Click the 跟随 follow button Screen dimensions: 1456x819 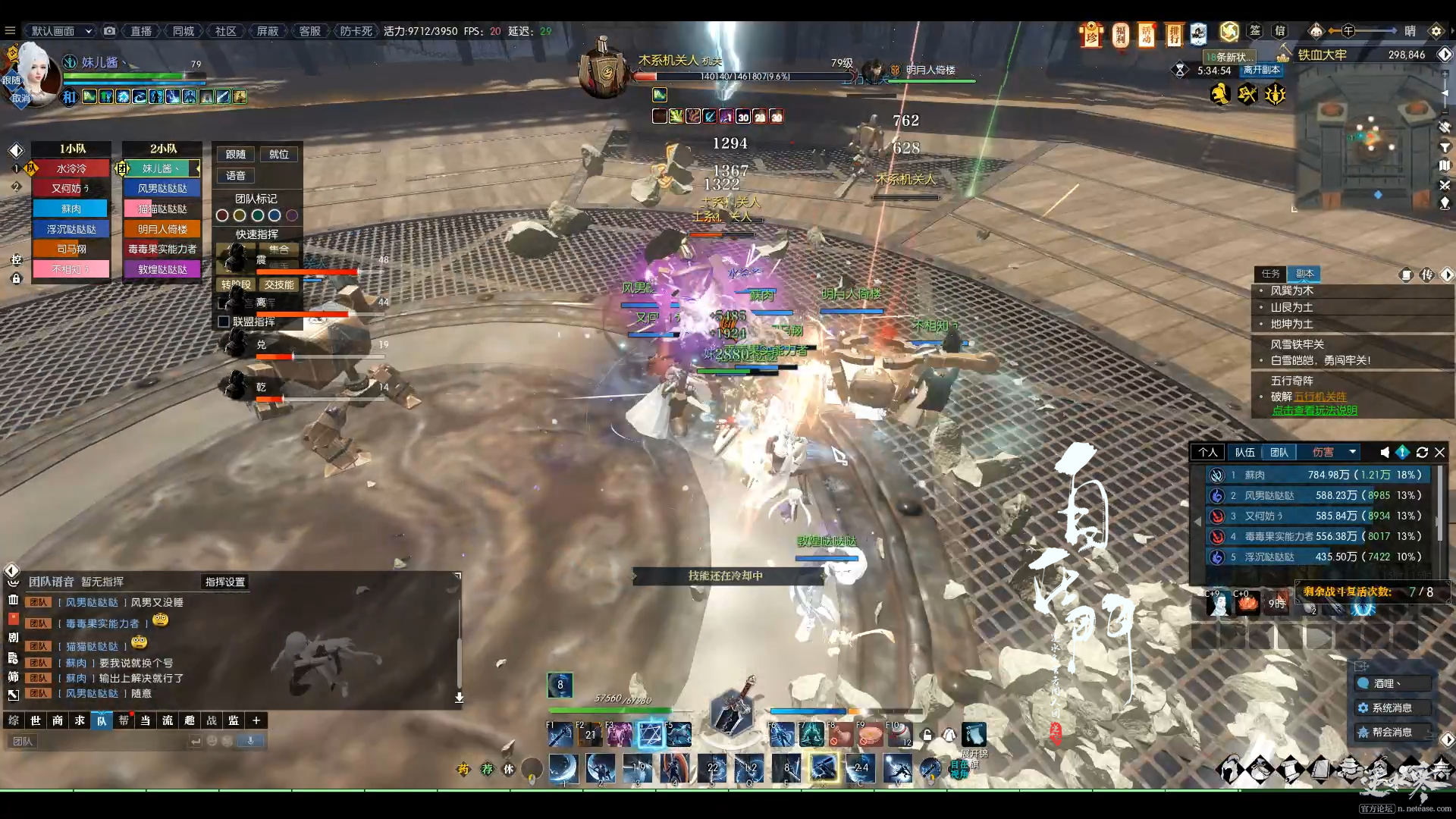(x=236, y=154)
